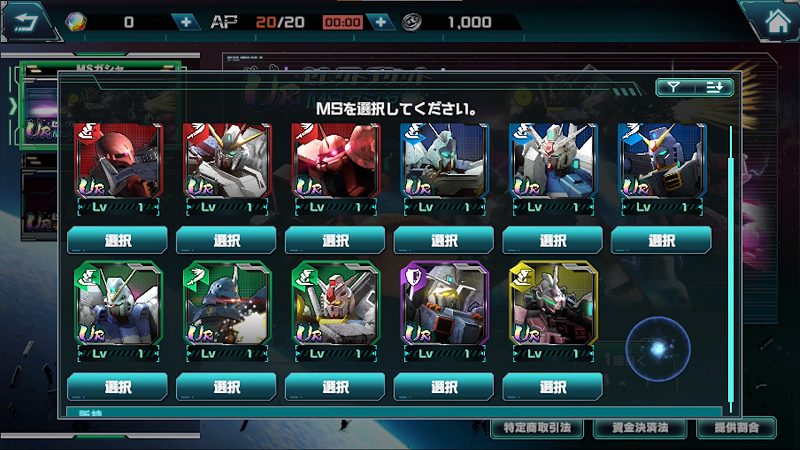
Task: Open the MS filter funnel button
Action: point(675,88)
